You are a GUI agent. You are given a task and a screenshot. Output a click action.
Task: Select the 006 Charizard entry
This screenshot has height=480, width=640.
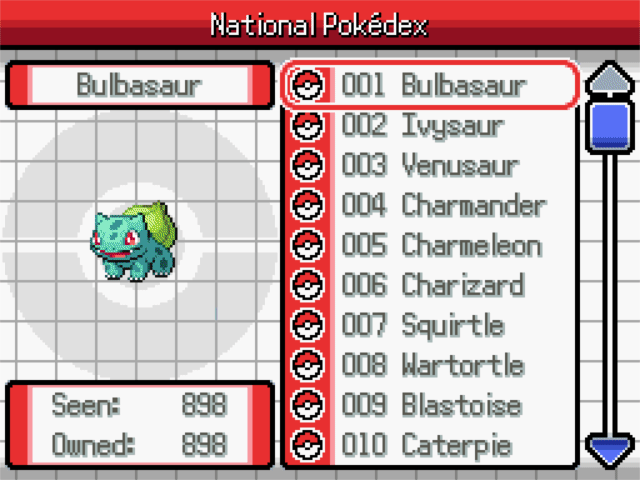pyautogui.click(x=432, y=286)
